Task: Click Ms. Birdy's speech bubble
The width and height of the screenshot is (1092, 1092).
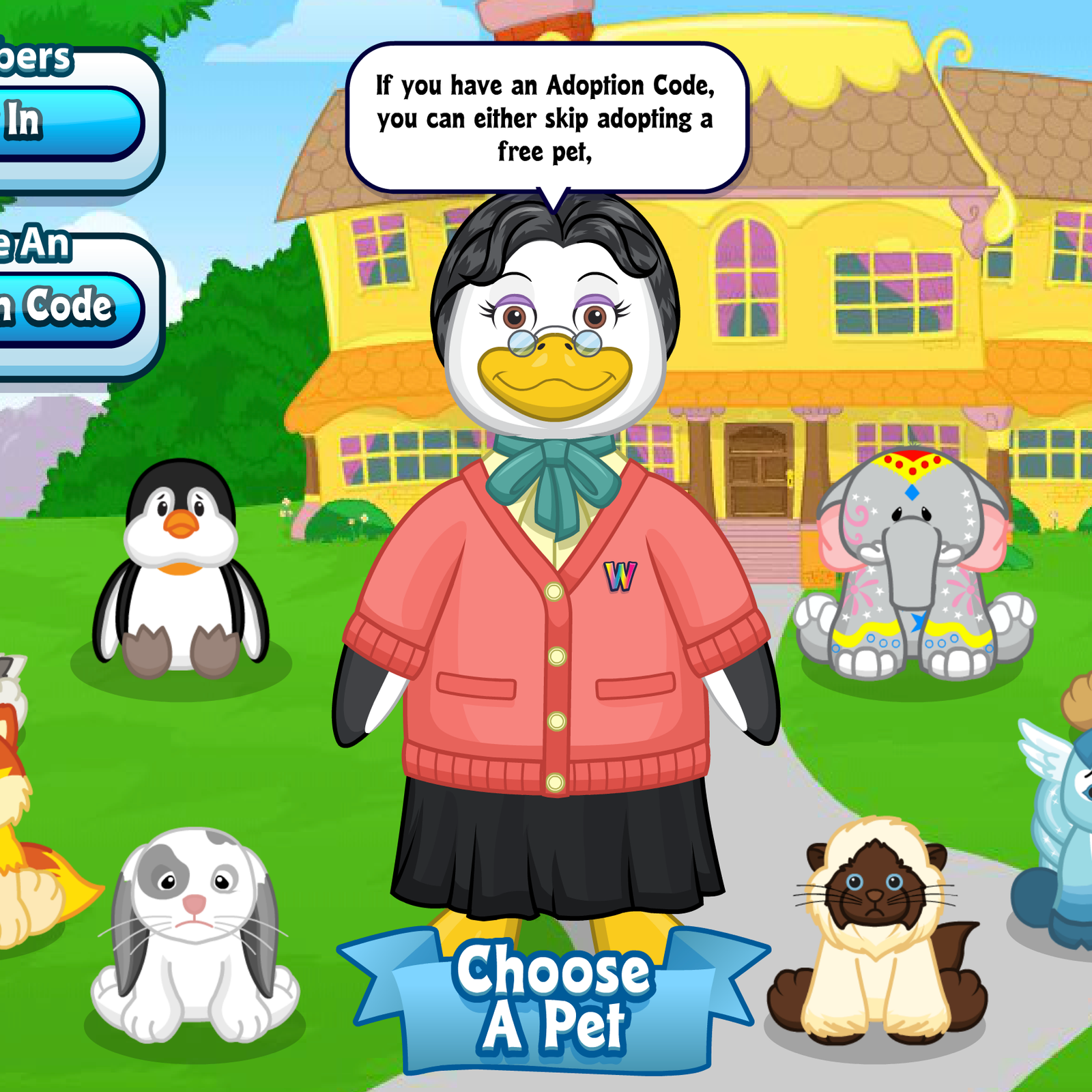Action: [x=546, y=116]
